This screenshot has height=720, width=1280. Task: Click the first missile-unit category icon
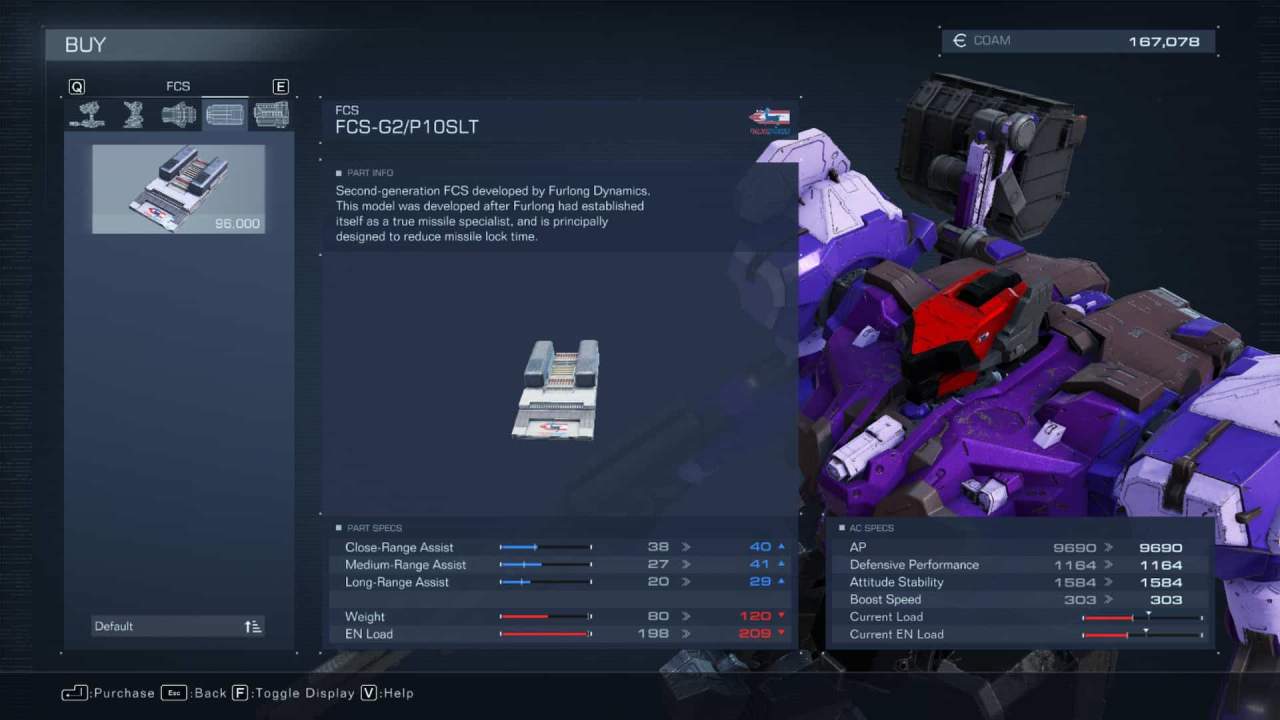point(87,114)
